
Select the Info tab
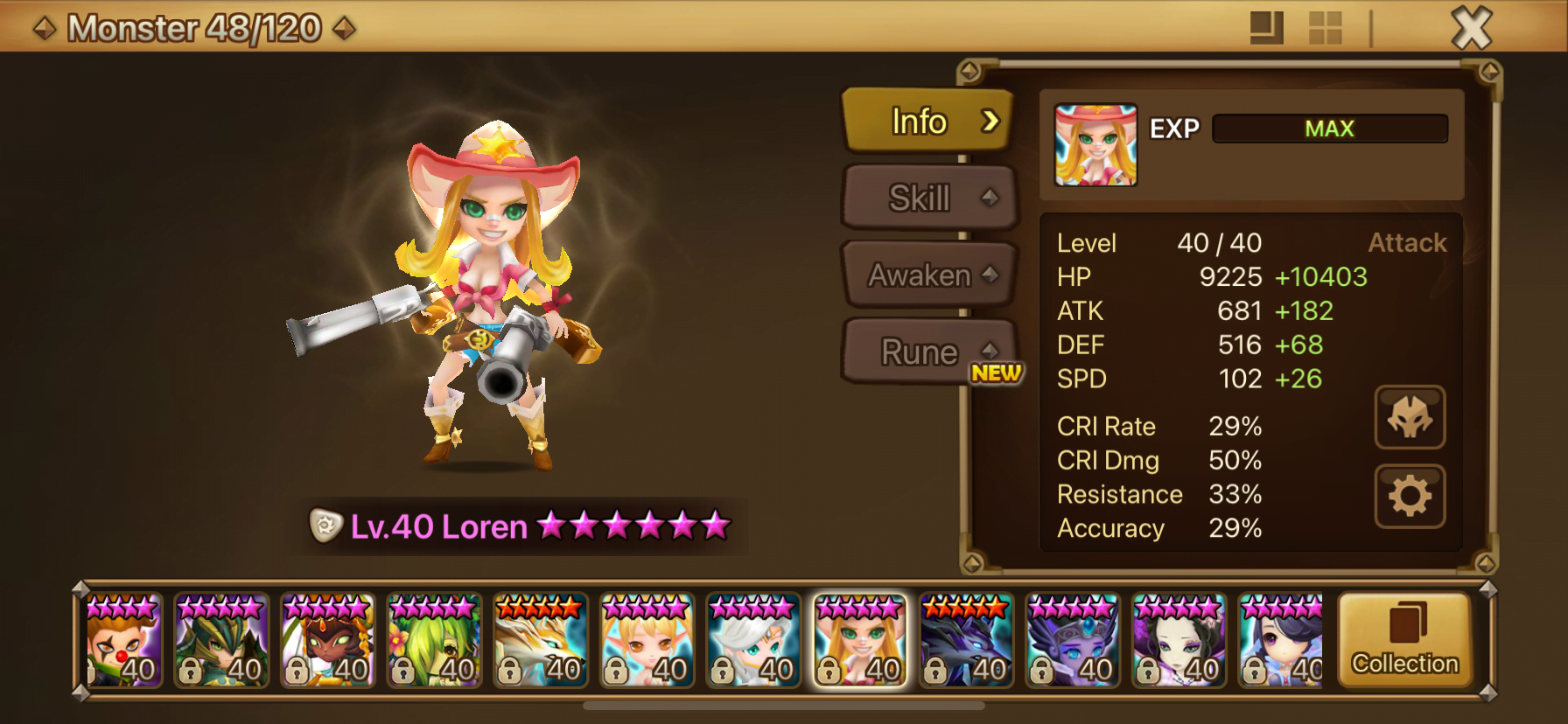click(x=928, y=122)
